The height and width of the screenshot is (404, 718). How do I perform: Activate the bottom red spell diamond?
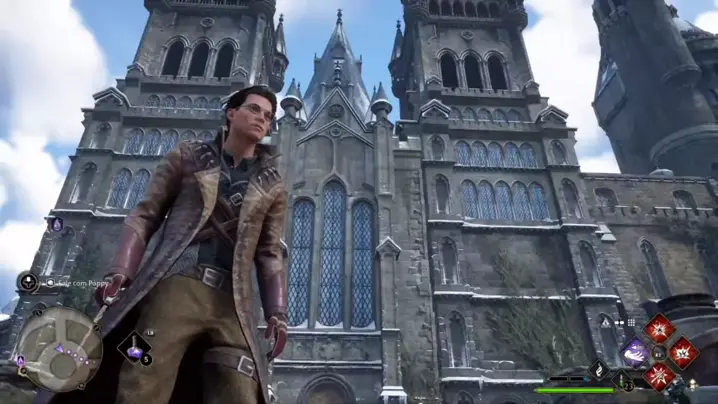(x=660, y=375)
